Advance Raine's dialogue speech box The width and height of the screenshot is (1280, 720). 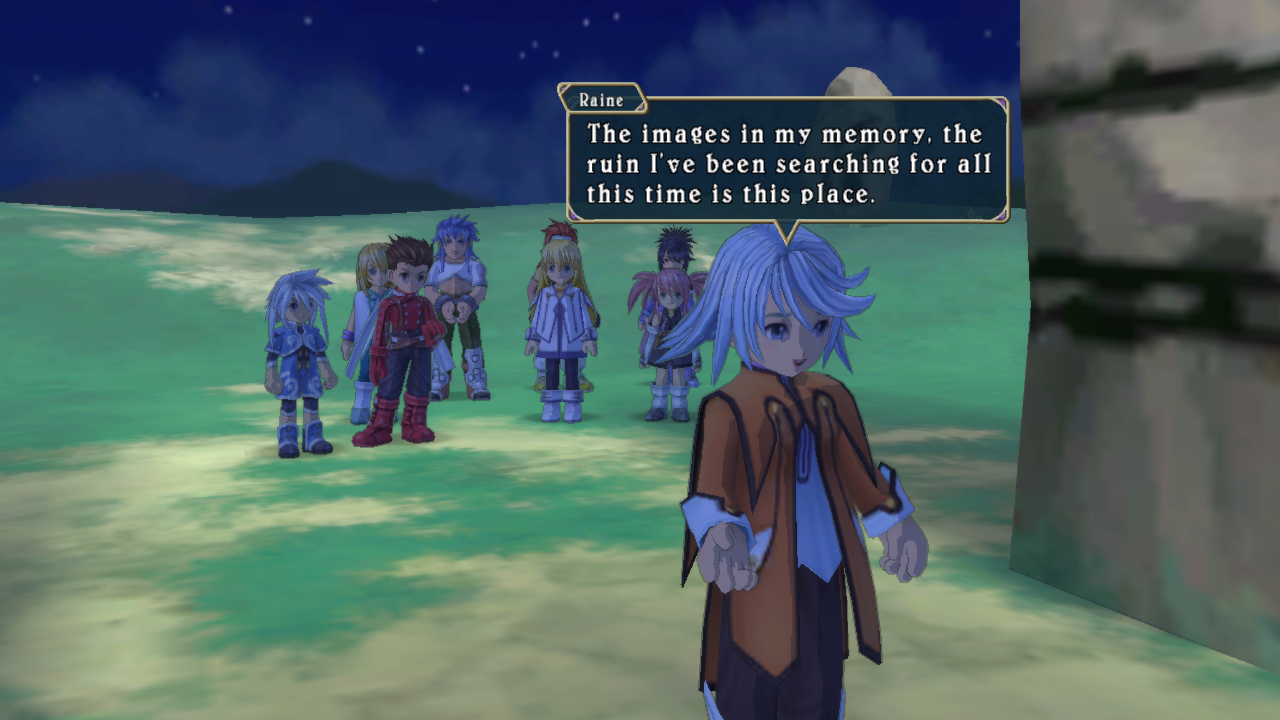point(786,162)
